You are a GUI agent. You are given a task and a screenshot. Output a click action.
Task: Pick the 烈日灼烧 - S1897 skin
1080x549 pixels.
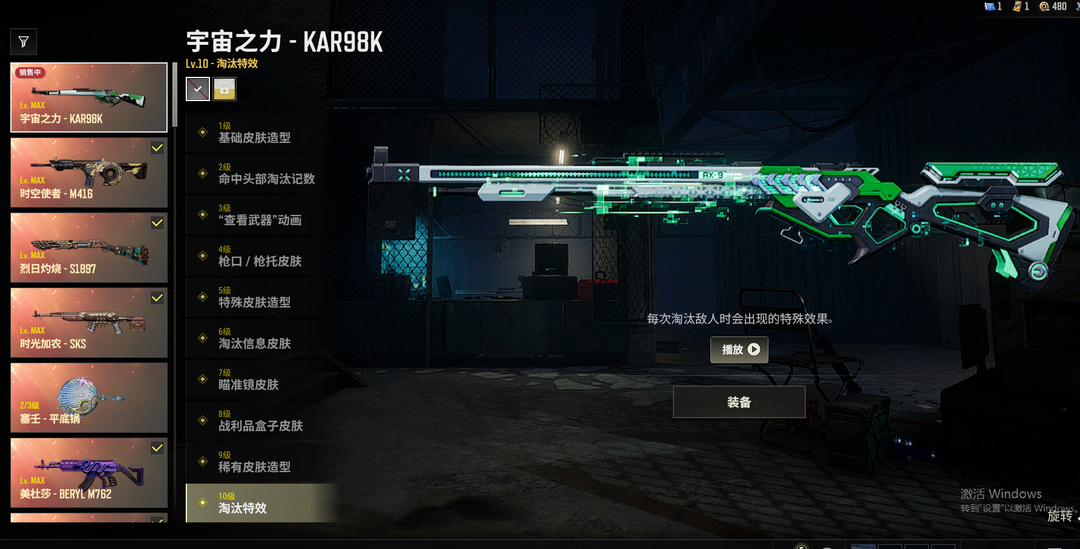tap(89, 248)
